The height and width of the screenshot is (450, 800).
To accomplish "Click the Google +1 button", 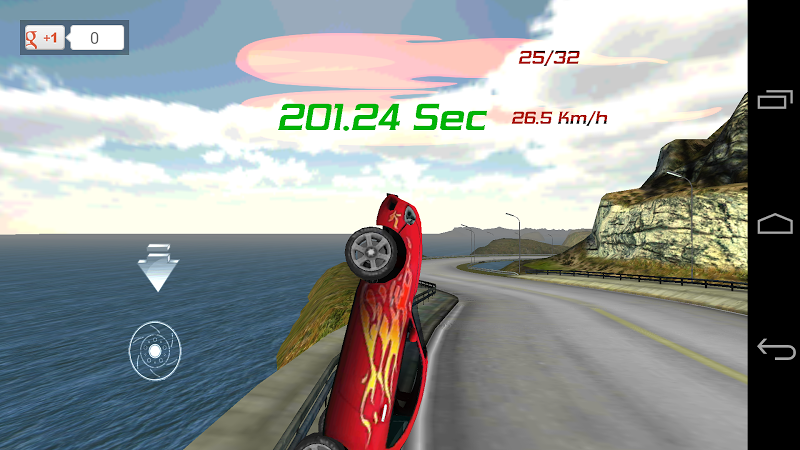I will [x=45, y=38].
